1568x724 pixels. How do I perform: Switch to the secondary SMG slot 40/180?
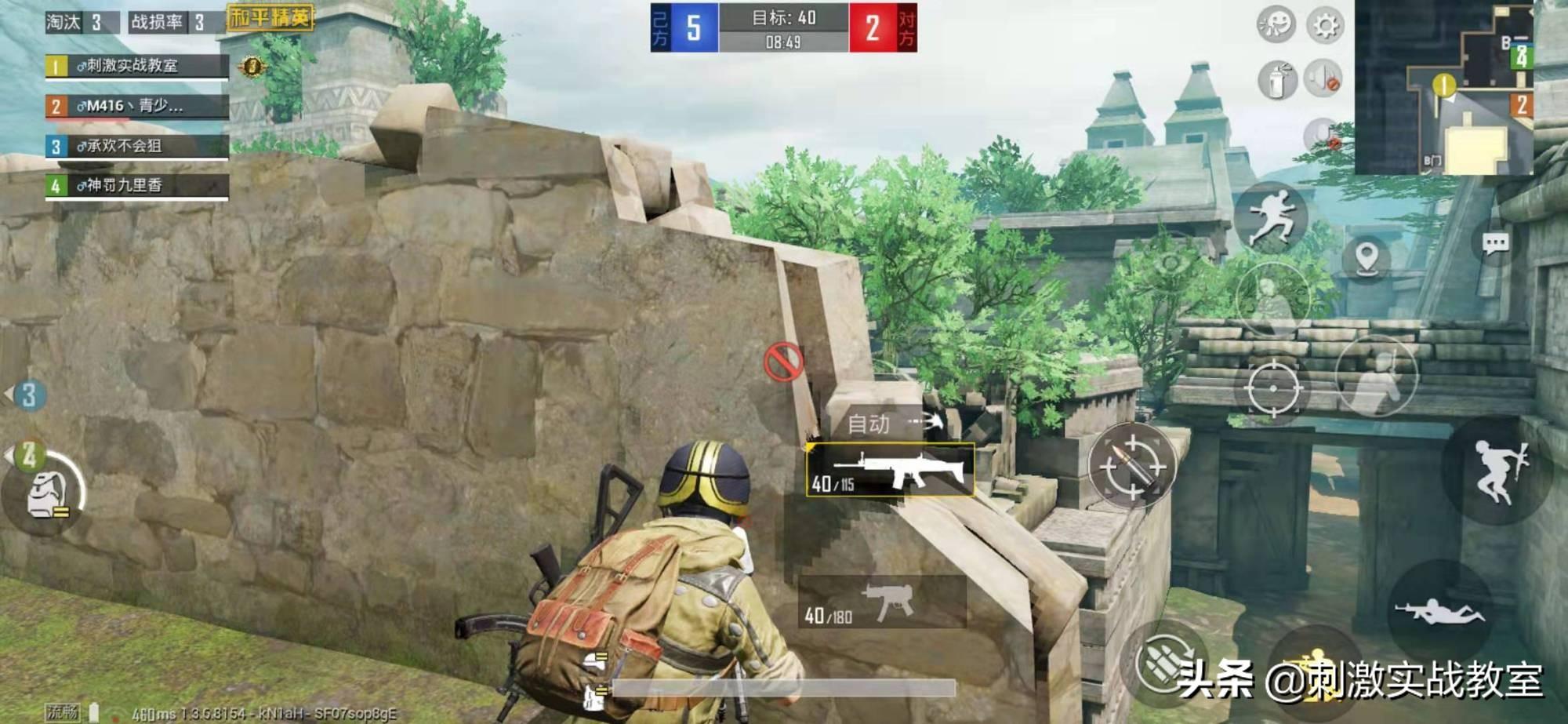[x=882, y=602]
